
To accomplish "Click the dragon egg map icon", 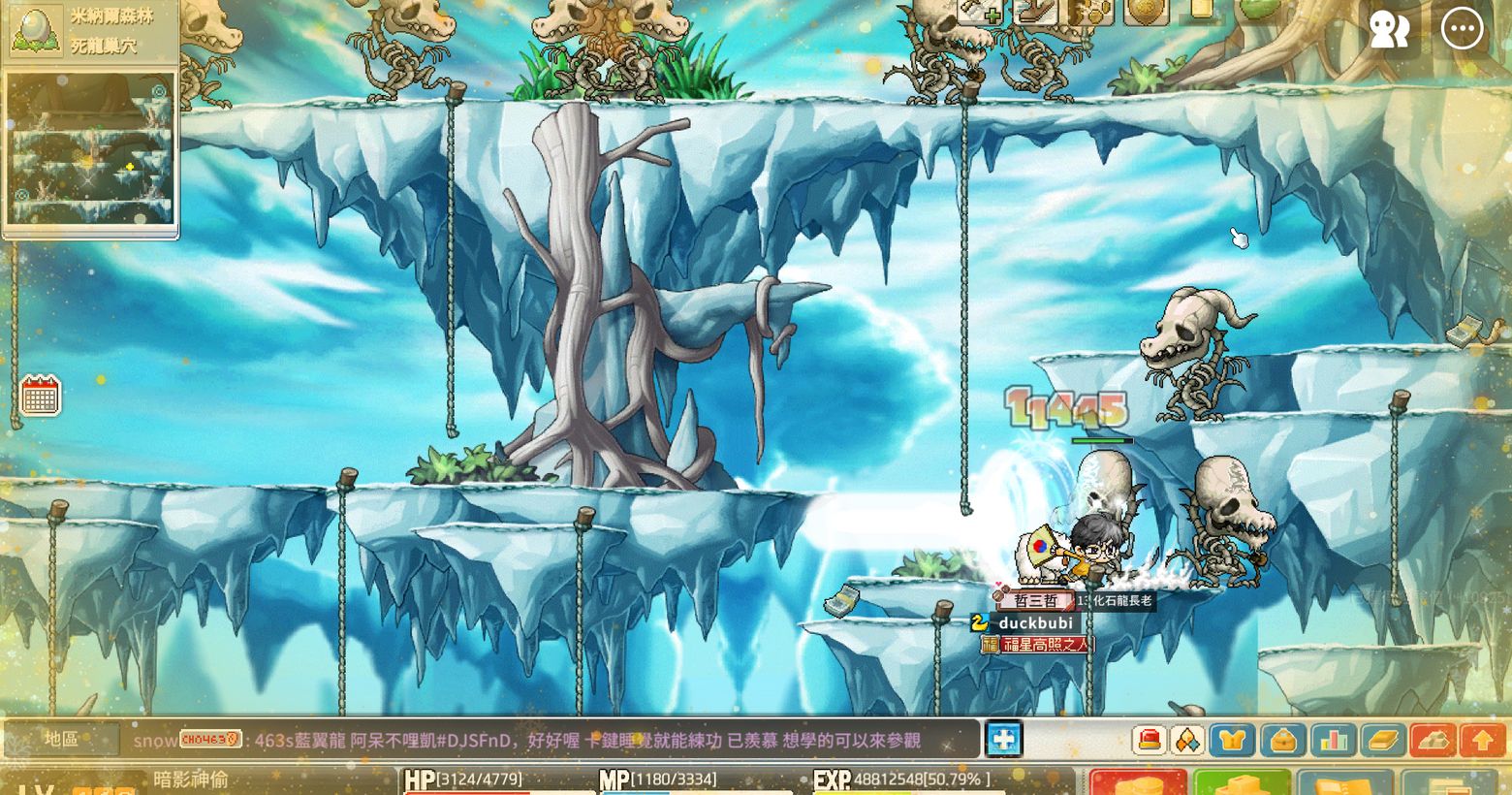I will pyautogui.click(x=36, y=30).
